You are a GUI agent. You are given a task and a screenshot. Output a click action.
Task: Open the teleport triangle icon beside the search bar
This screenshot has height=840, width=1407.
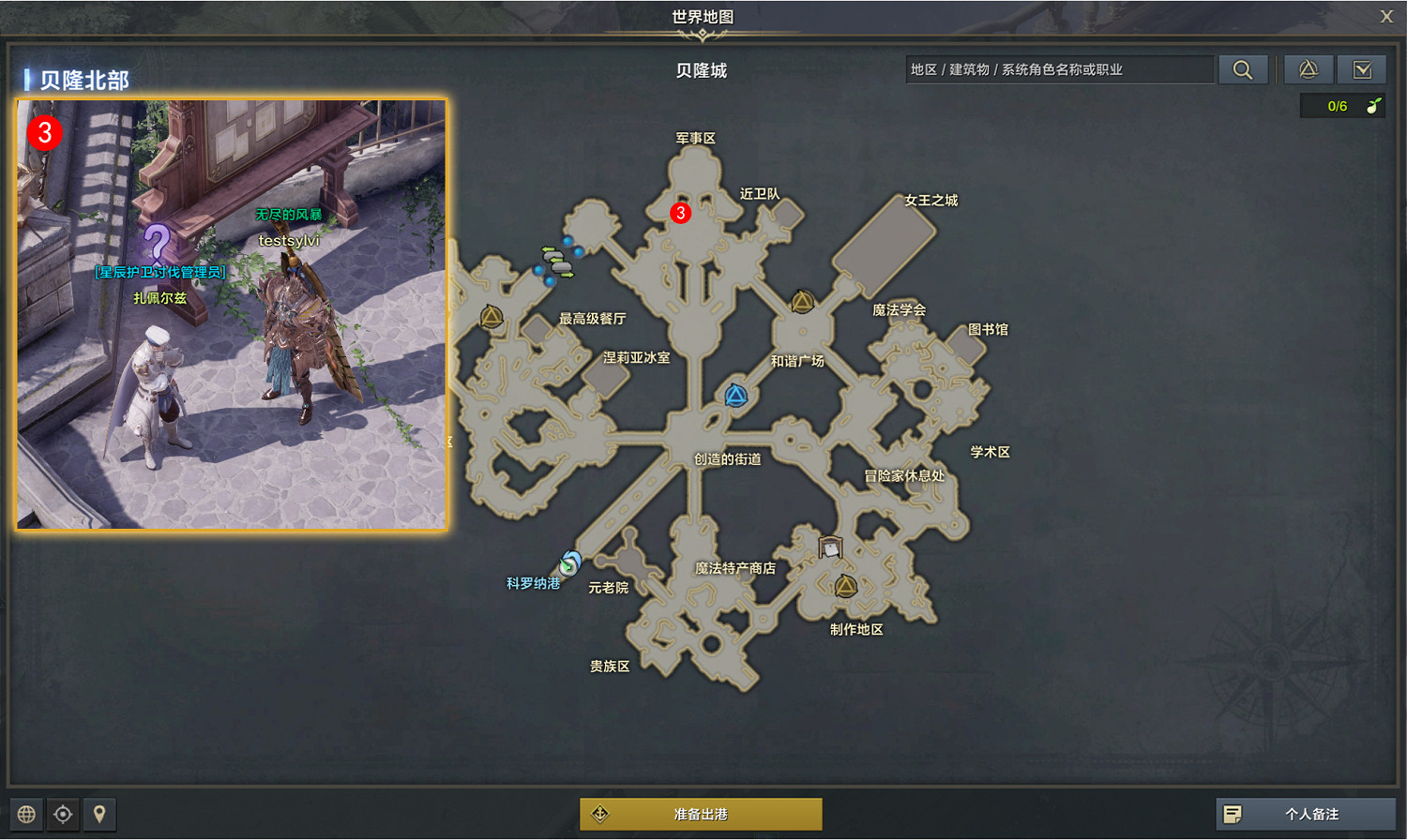(x=1308, y=68)
